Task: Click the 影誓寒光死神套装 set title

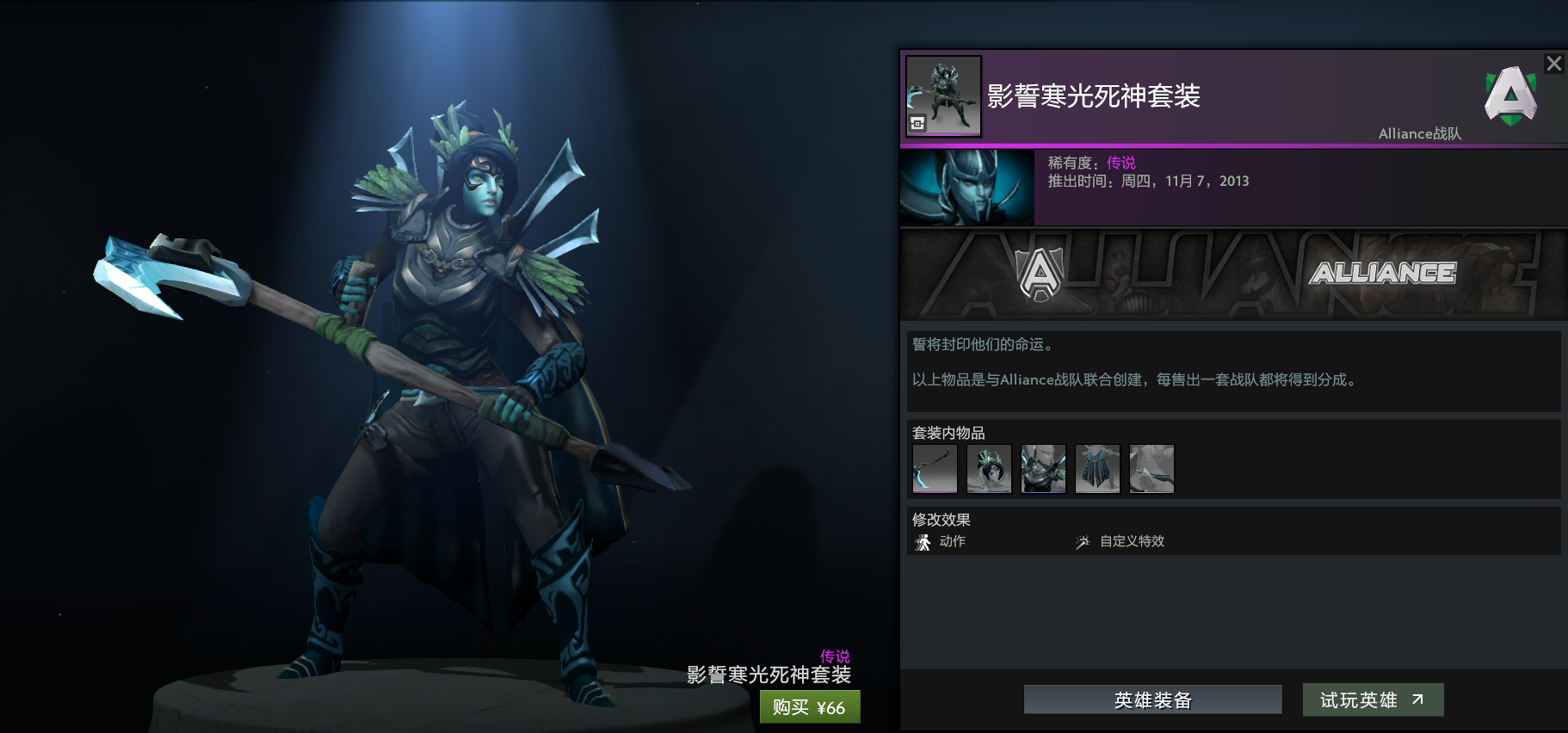Action: point(1094,98)
